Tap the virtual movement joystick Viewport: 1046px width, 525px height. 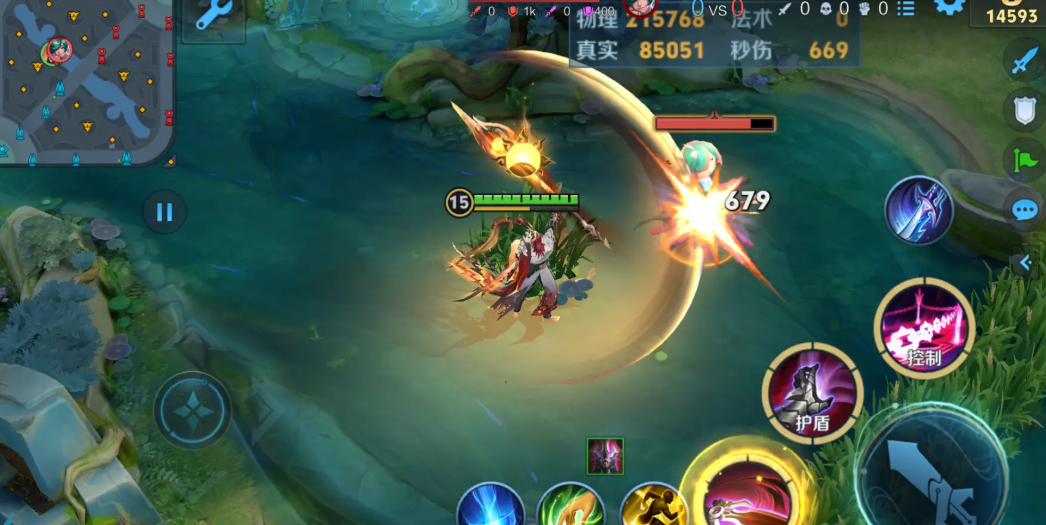pyautogui.click(x=192, y=410)
